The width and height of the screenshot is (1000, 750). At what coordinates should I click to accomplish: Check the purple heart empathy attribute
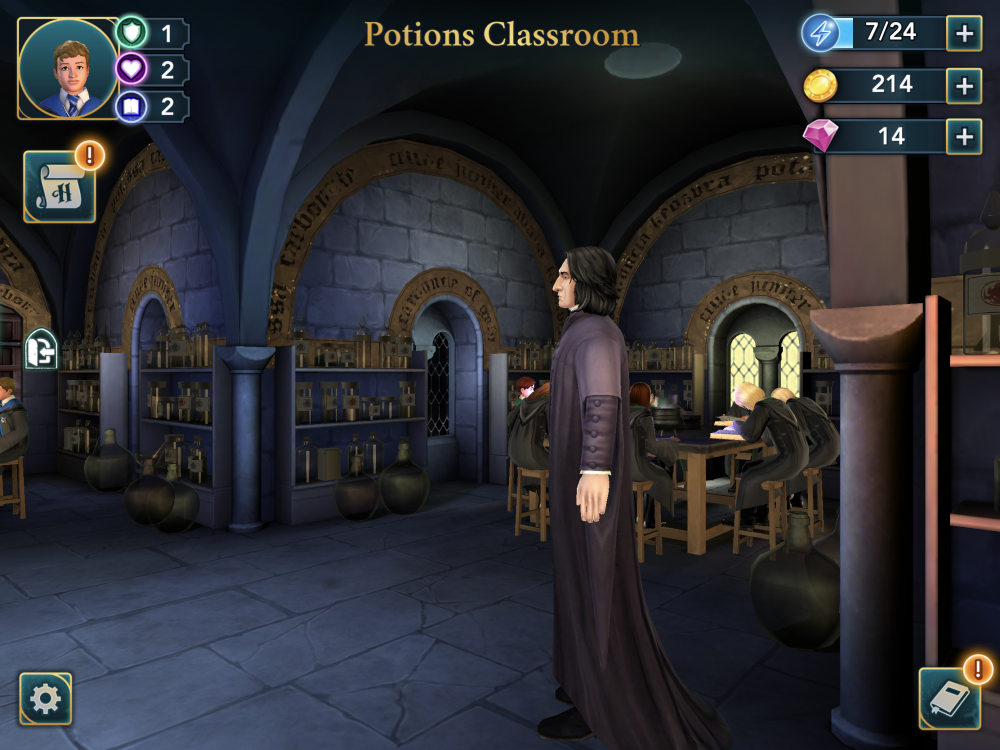tap(132, 70)
